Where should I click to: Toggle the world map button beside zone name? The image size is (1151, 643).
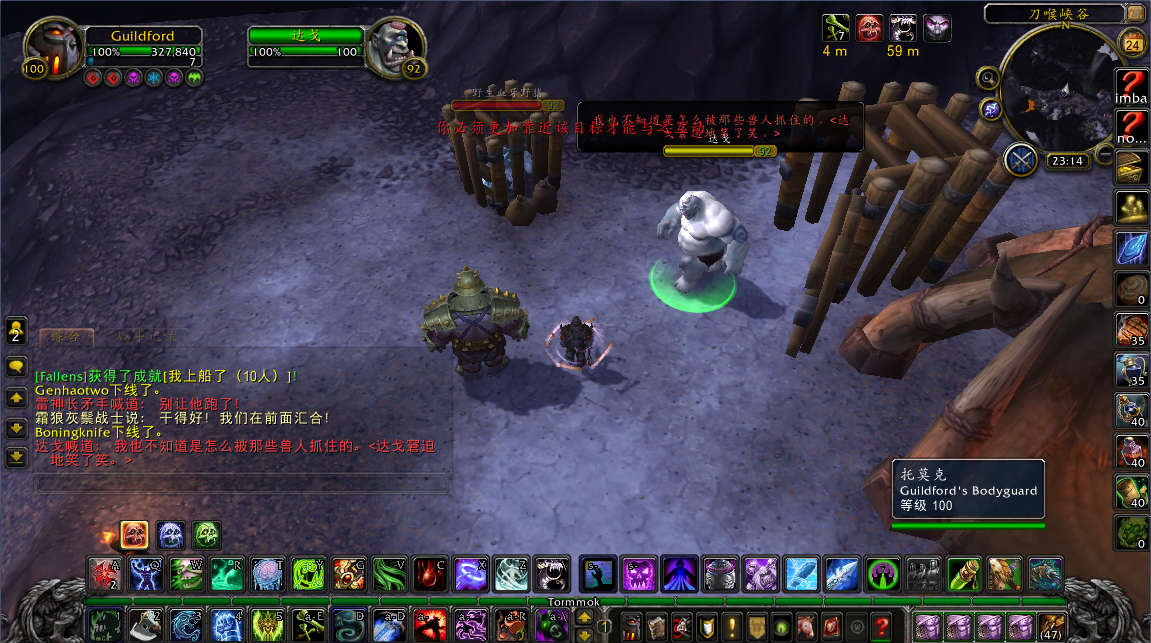pos(1134,13)
